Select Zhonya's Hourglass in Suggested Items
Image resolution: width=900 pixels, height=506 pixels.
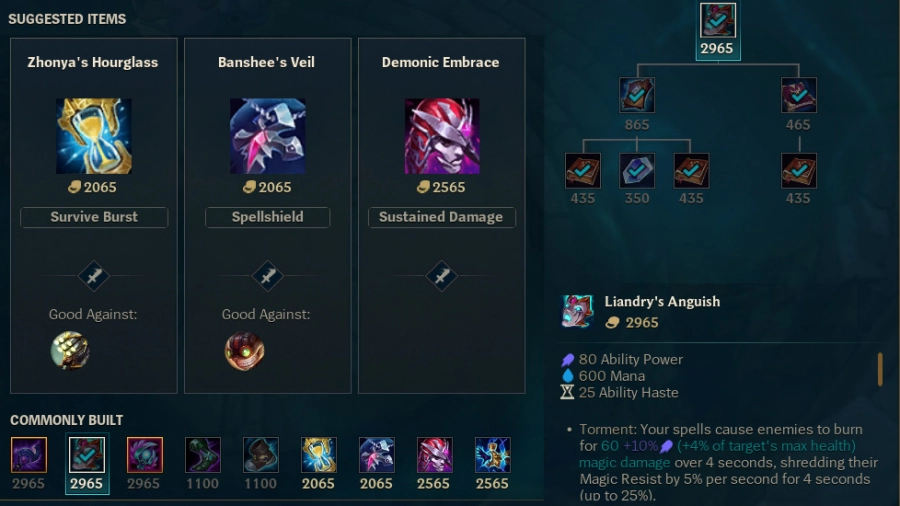point(94,136)
